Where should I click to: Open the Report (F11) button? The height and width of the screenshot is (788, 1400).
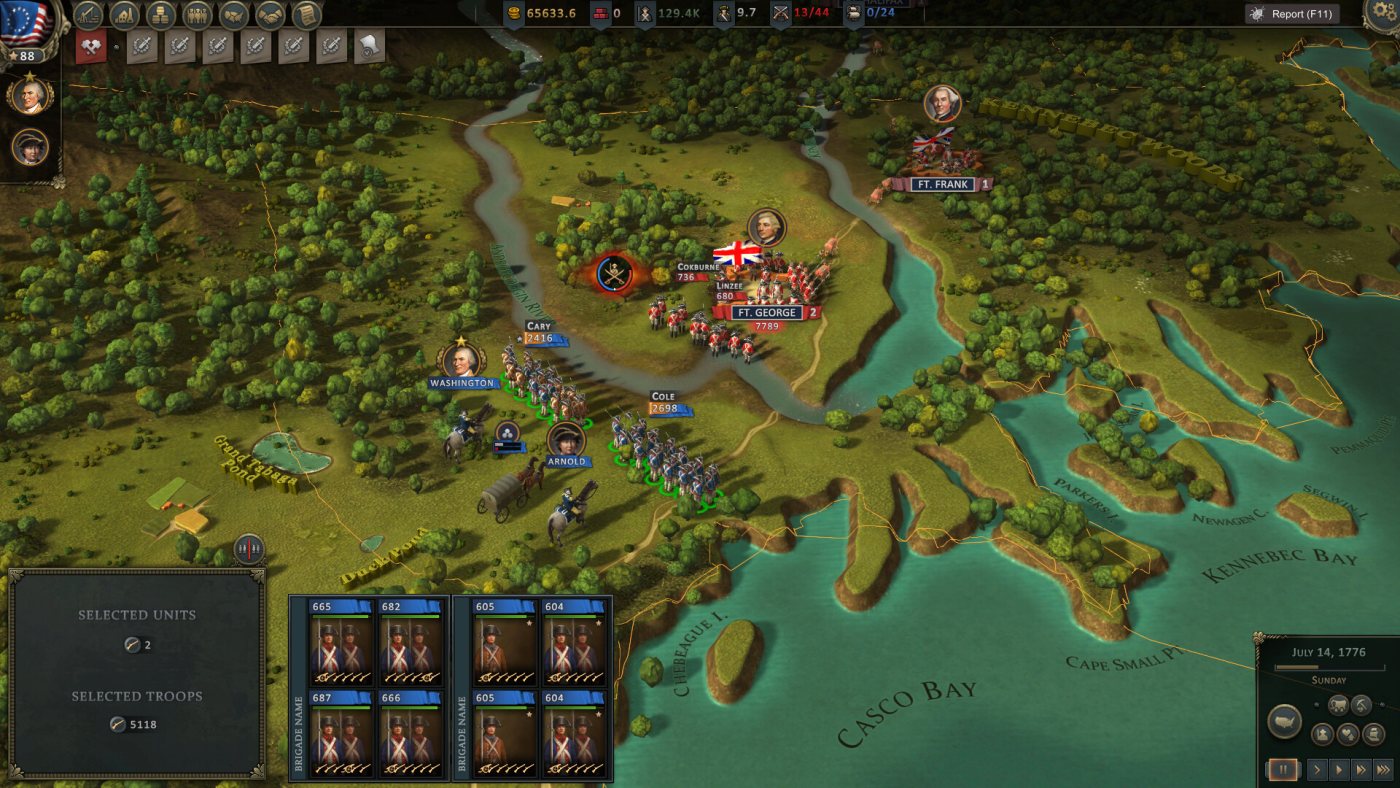click(x=1295, y=14)
